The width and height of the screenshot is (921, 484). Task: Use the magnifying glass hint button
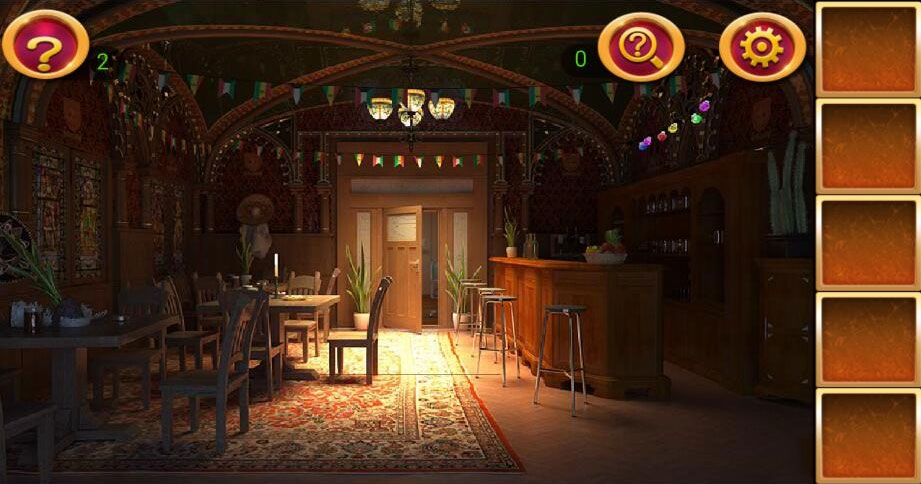(641, 46)
